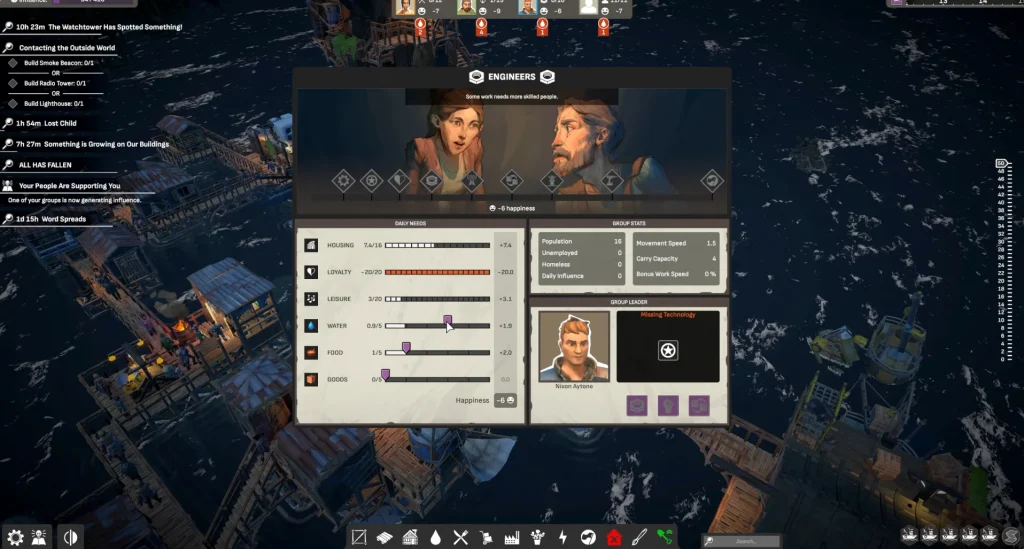Screen dimensions: 1024x549
Task: Pick the paintbrush tool in the toolbar
Action: (639, 537)
